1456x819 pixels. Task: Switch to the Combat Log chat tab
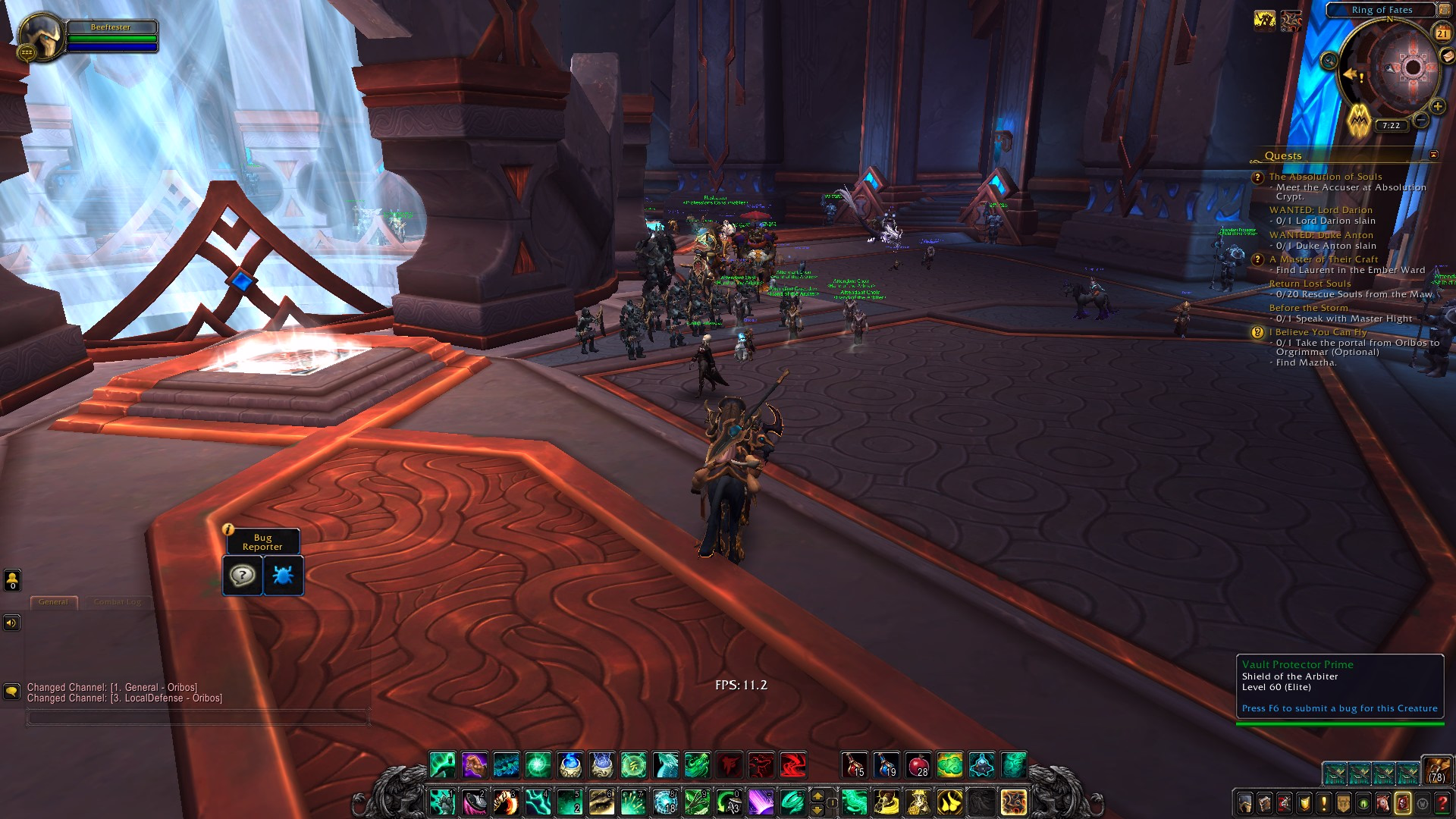[x=118, y=602]
